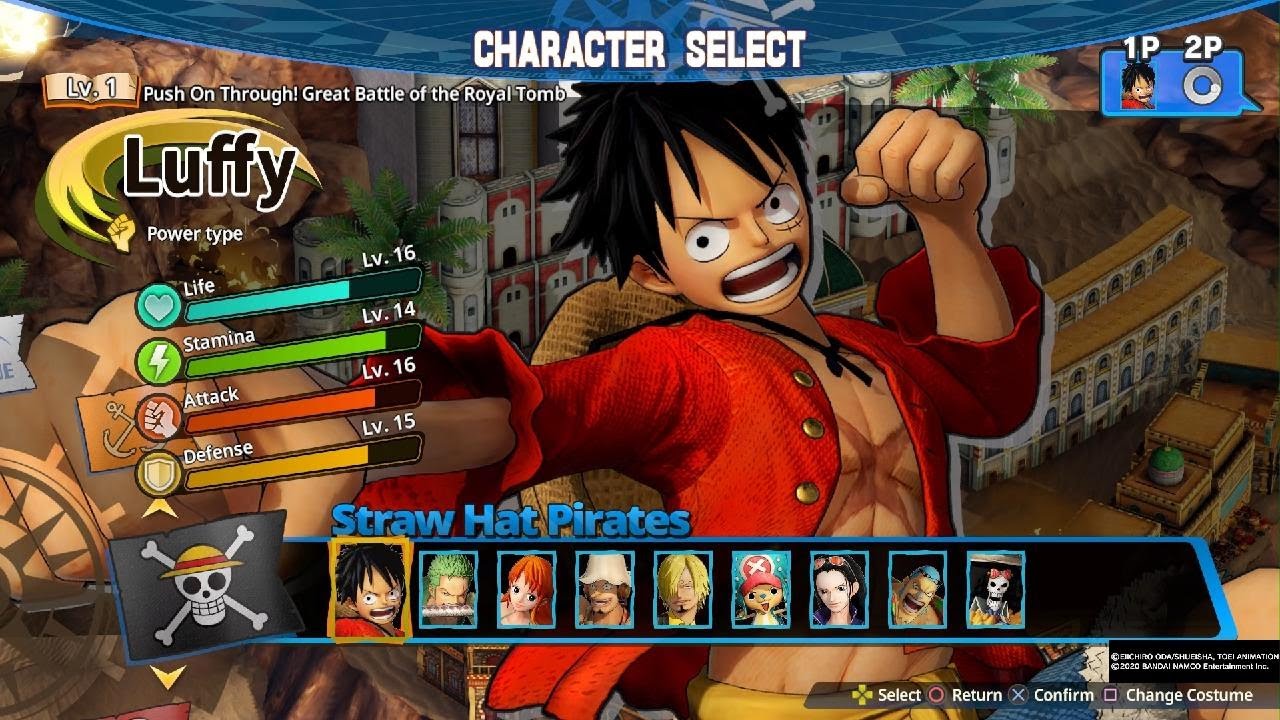This screenshot has height=720, width=1280.
Task: Pick Nico Robin's portrait
Action: pyautogui.click(x=839, y=590)
